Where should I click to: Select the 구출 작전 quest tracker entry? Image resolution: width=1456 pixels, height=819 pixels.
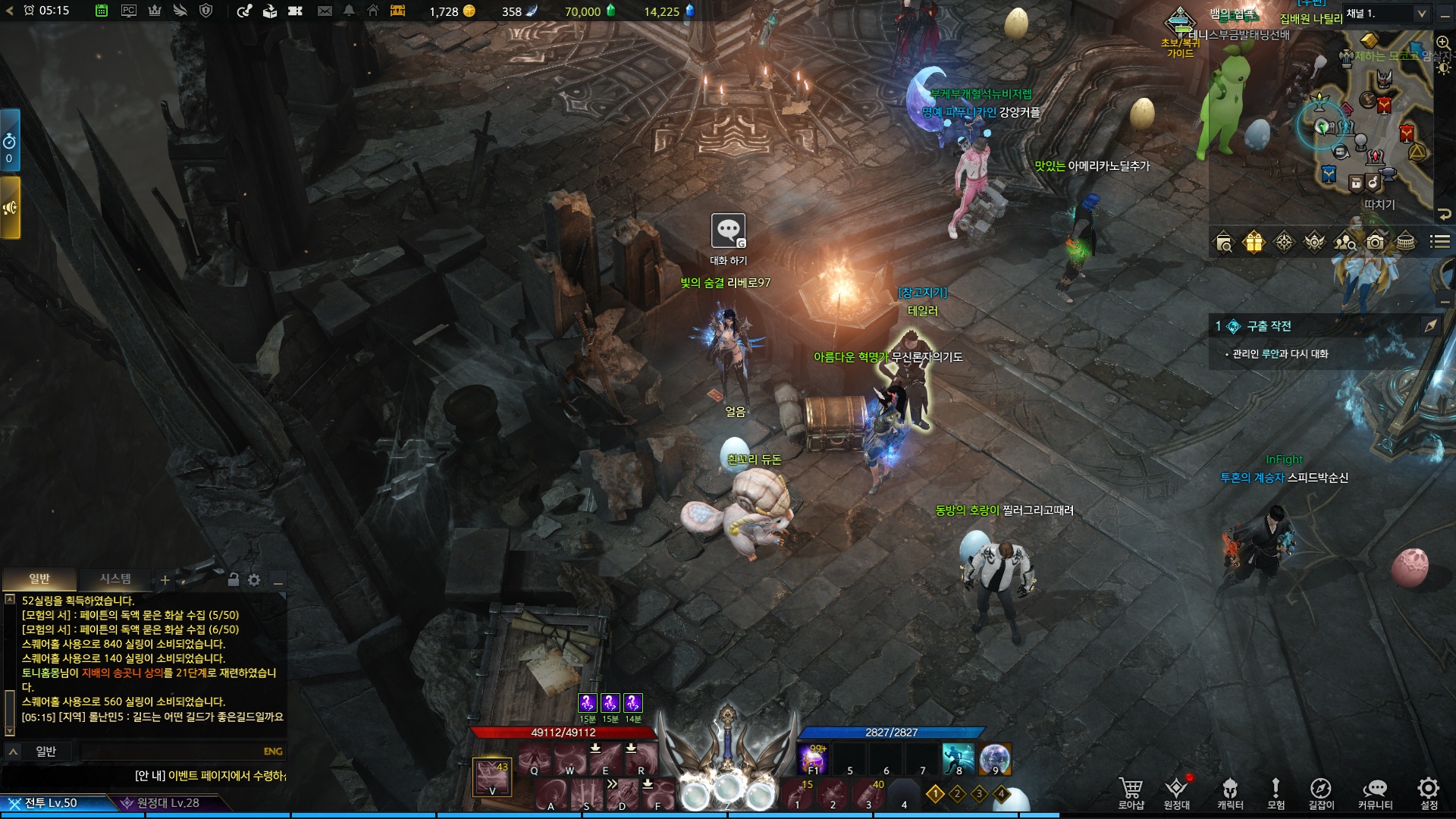pyautogui.click(x=1269, y=326)
